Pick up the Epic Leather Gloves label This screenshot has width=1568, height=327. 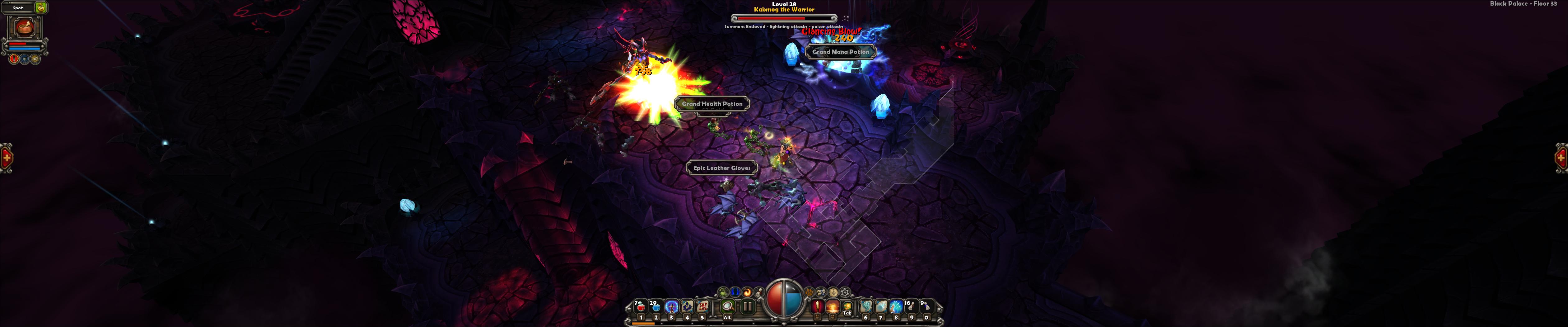pyautogui.click(x=721, y=168)
